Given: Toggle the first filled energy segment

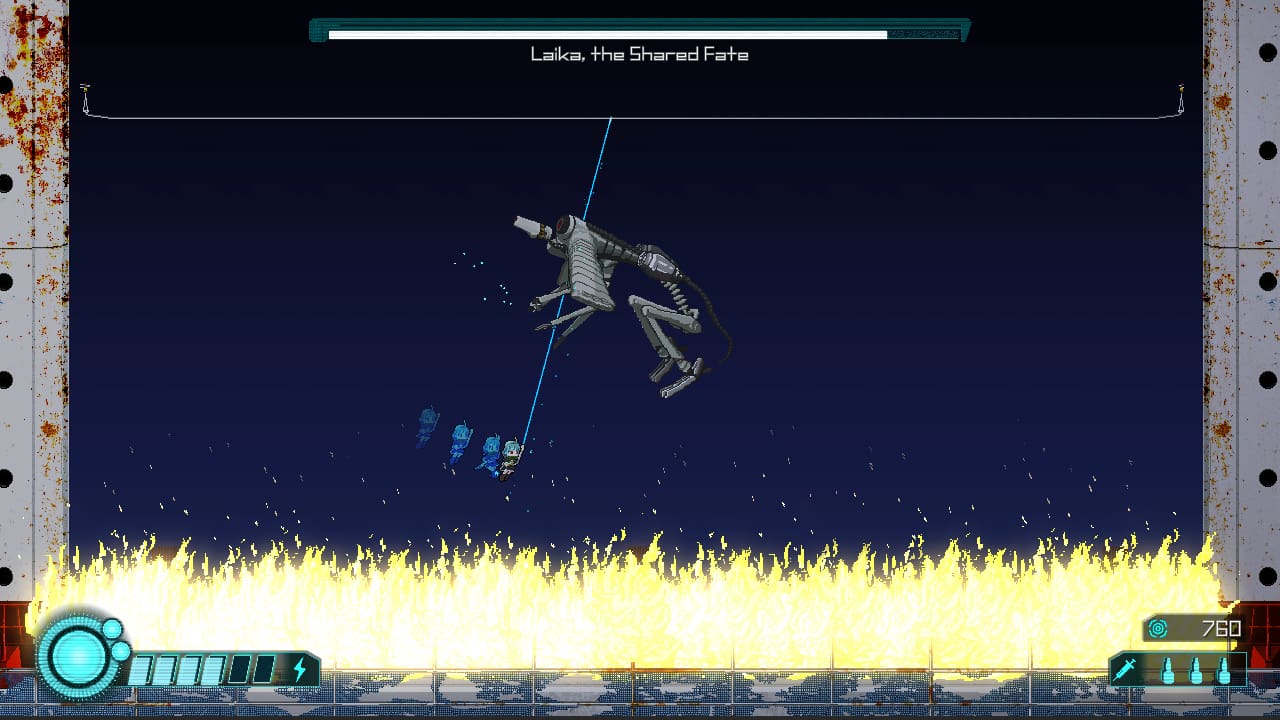Looking at the screenshot, I should pos(140,669).
